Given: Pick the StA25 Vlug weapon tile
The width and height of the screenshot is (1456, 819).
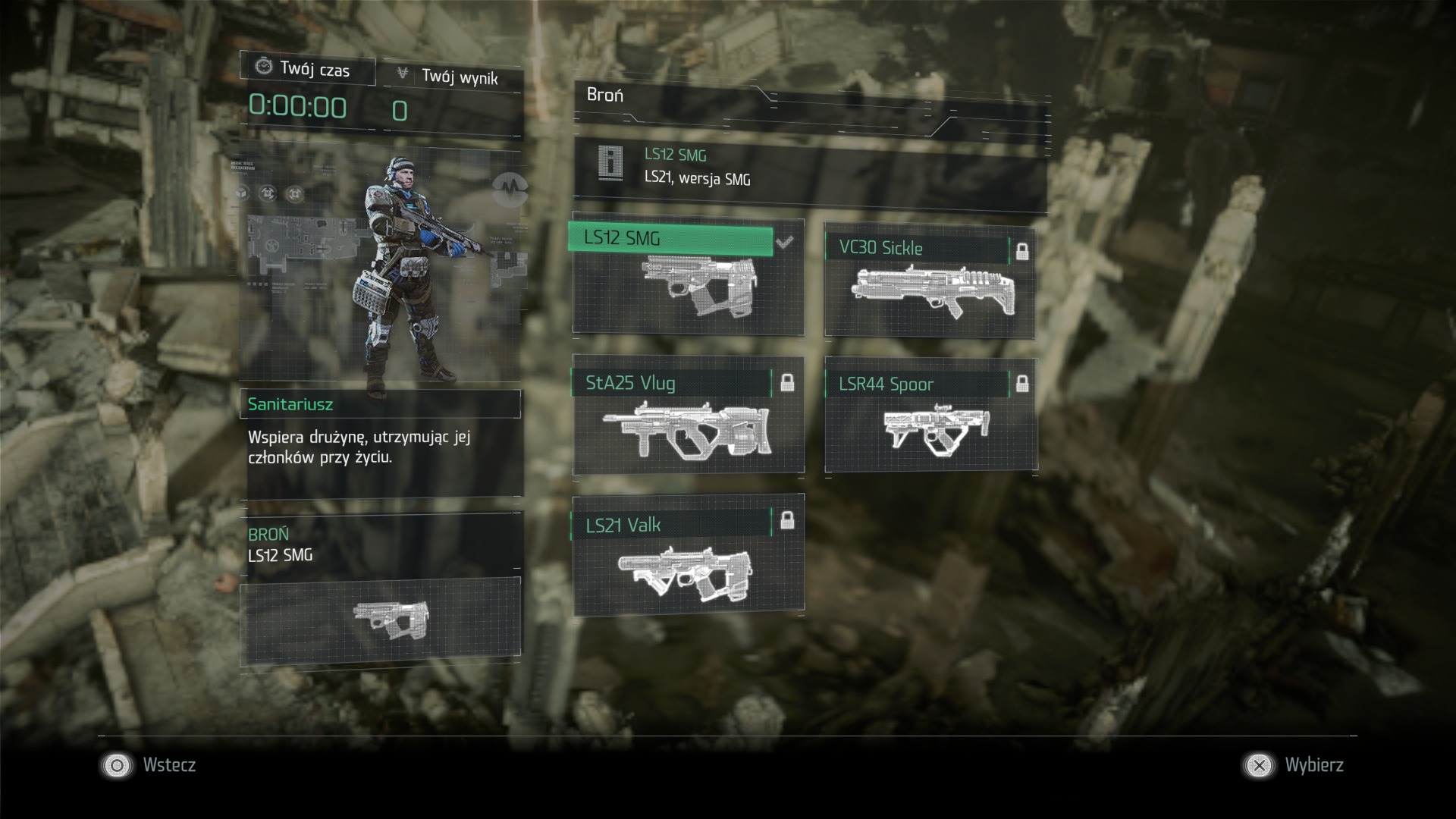Looking at the screenshot, I should (x=687, y=417).
